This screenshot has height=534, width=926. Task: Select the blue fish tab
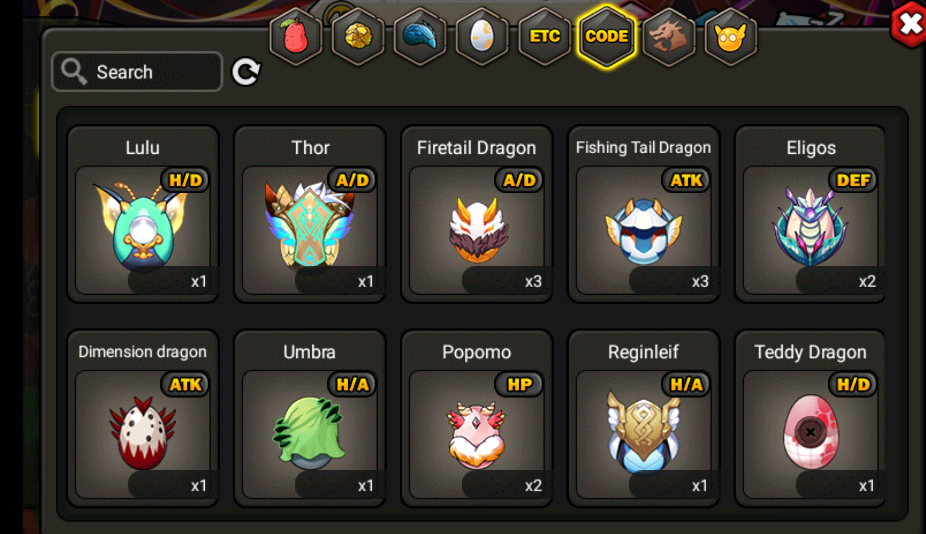click(x=420, y=37)
